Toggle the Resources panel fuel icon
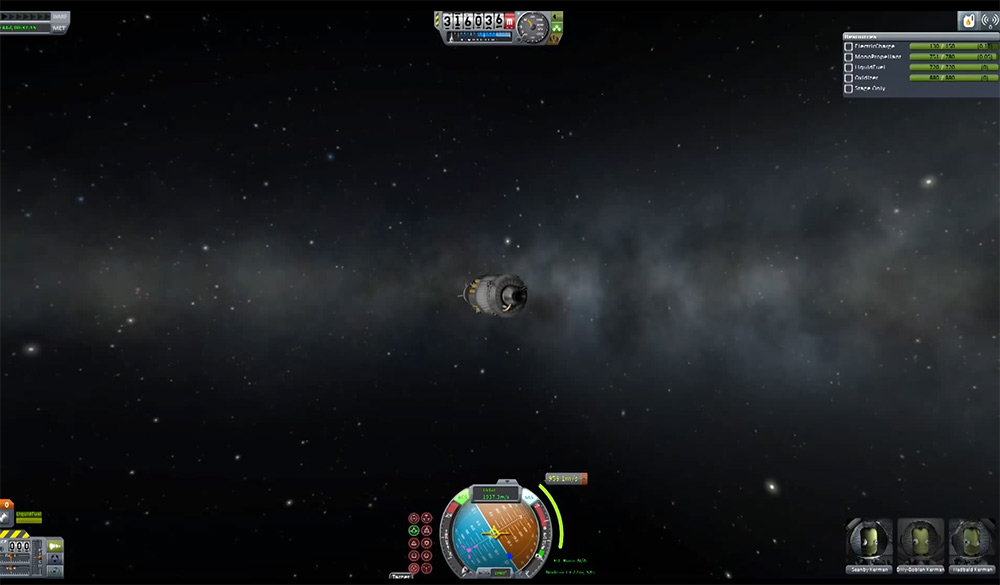The width and height of the screenshot is (1000, 585). (967, 21)
